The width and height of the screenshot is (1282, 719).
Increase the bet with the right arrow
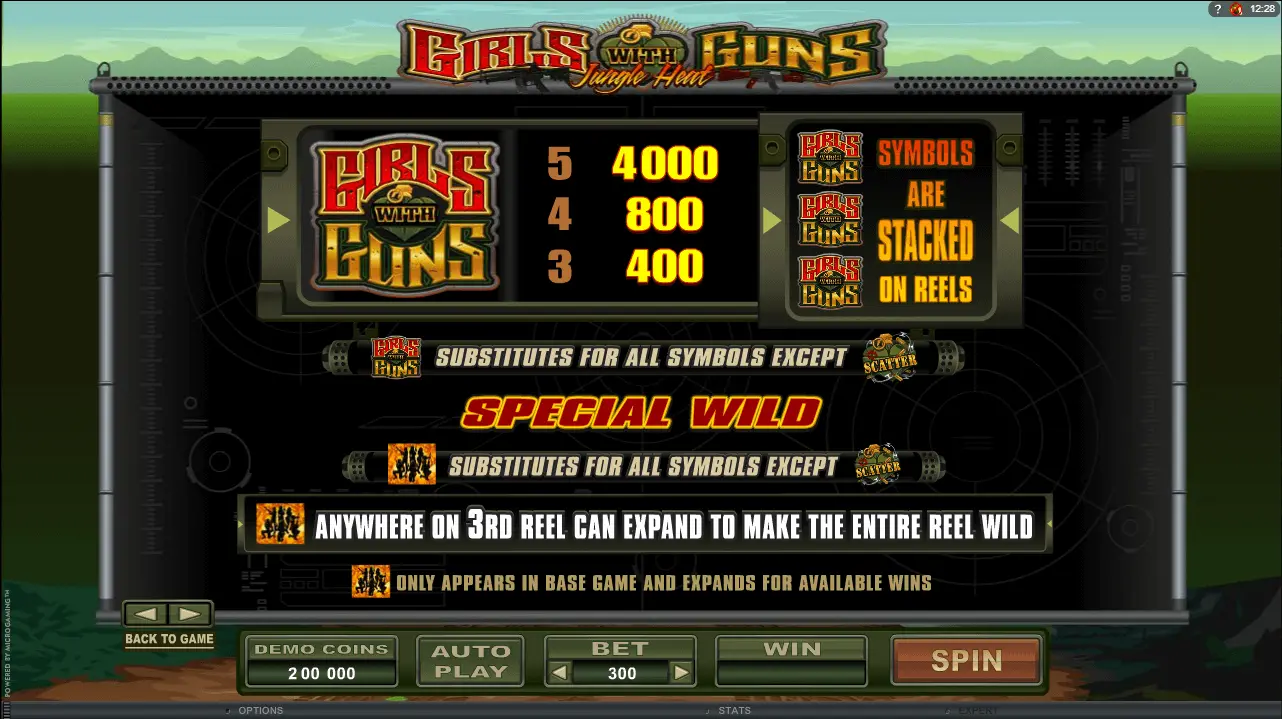(x=681, y=673)
